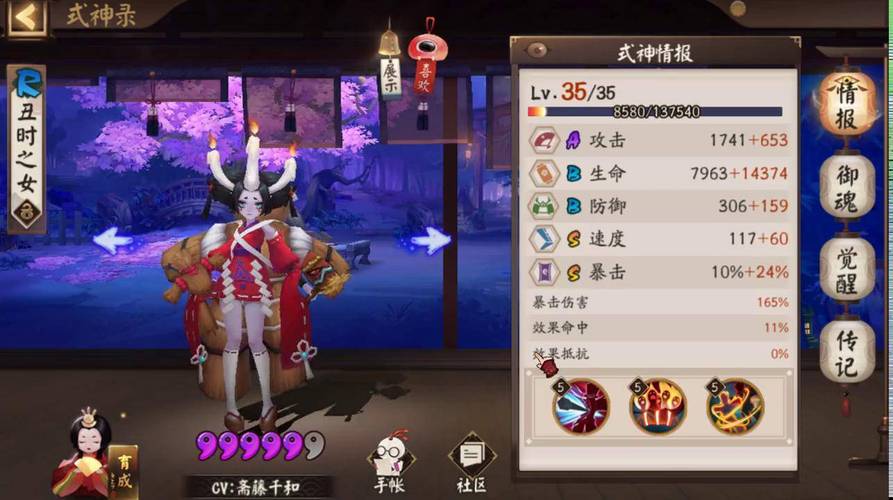Switch to next shikigami with right arrow
The height and width of the screenshot is (500, 893).
(x=431, y=239)
